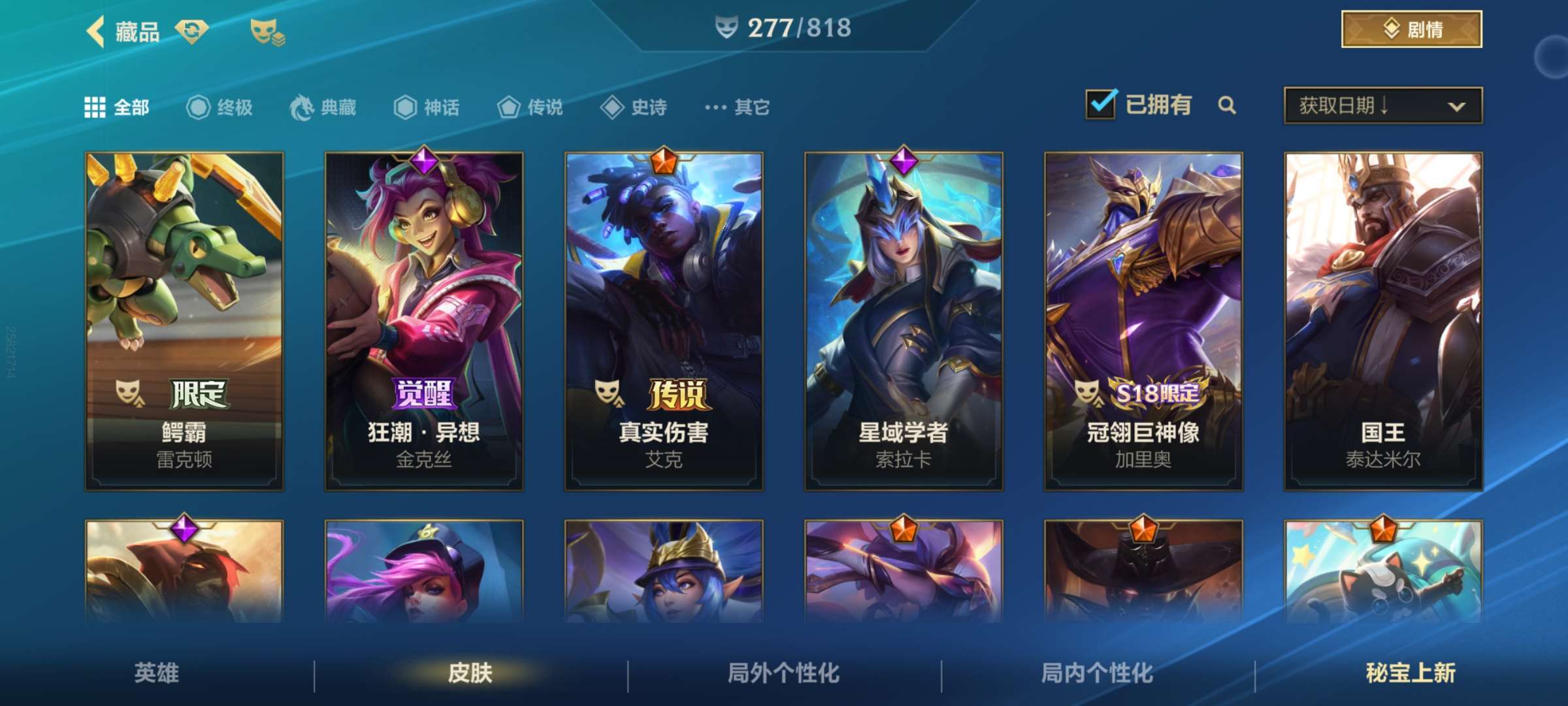1568x706 pixels.
Task: Select the 狂潮·异想 Jinx skin card
Action: pyautogui.click(x=425, y=320)
